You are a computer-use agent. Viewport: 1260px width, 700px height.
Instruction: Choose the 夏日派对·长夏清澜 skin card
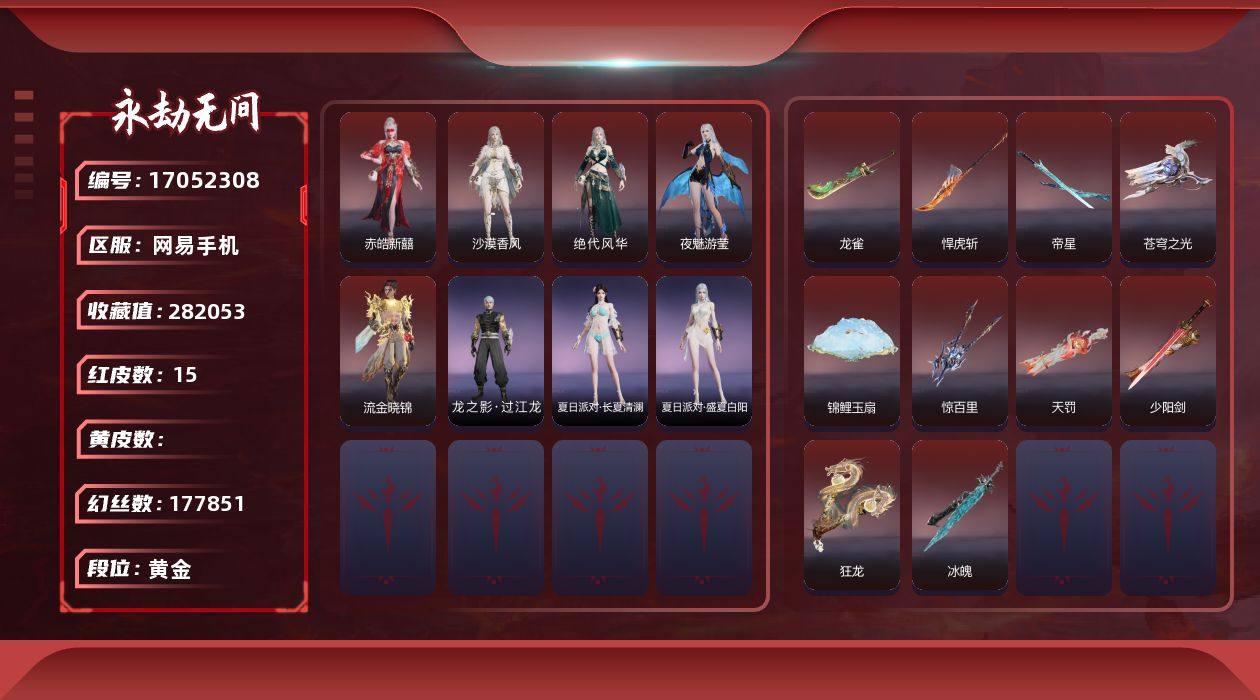tap(600, 350)
